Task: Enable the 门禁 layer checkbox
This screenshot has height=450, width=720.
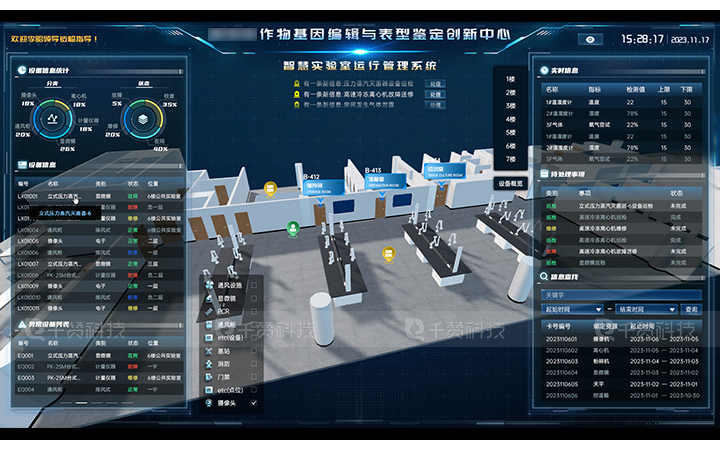Action: (x=254, y=376)
